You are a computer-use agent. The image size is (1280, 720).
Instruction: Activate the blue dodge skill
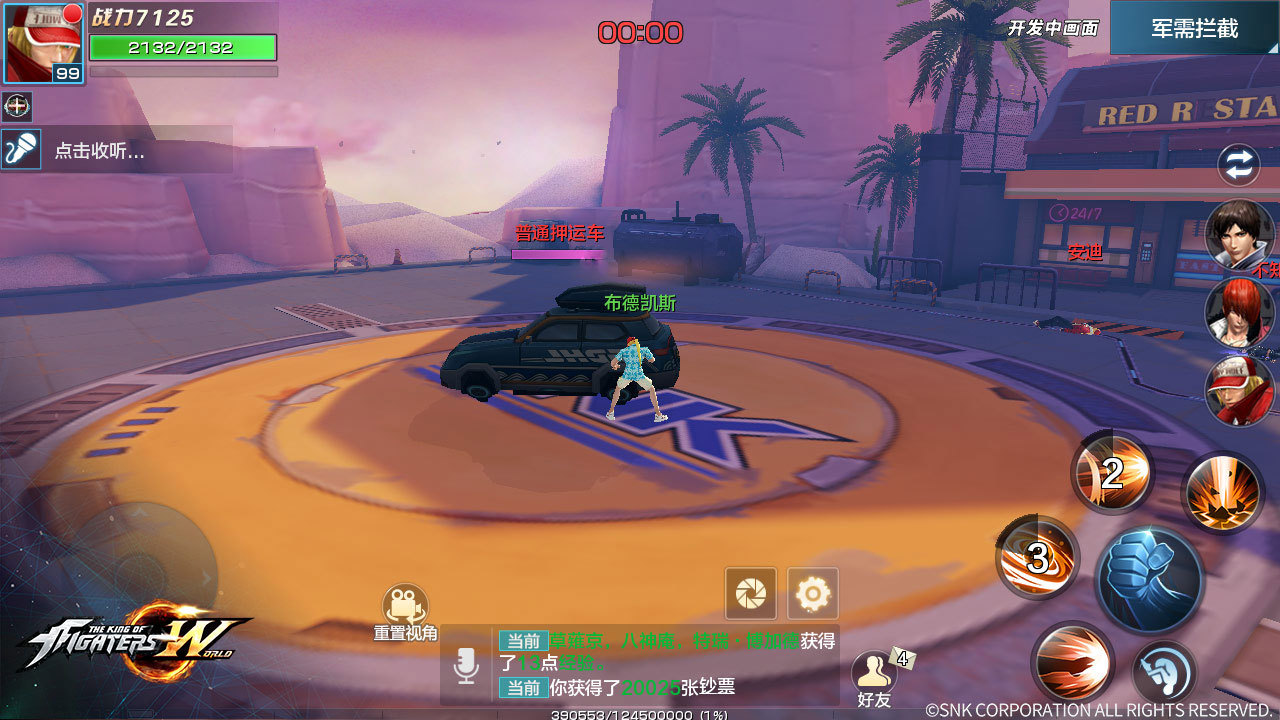(x=1165, y=672)
